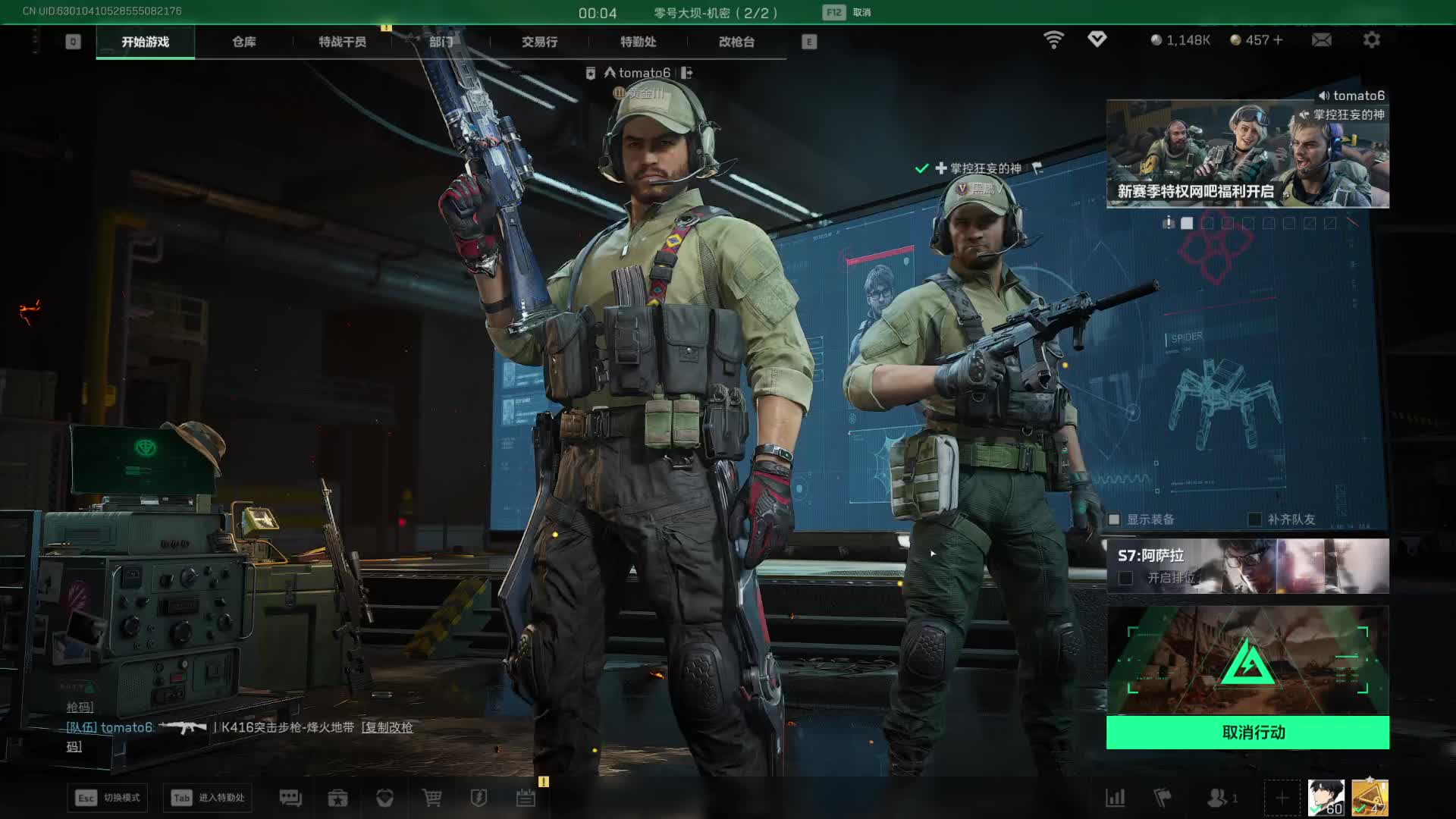Open the chat bubble icon
1456x819 pixels.
(x=290, y=798)
